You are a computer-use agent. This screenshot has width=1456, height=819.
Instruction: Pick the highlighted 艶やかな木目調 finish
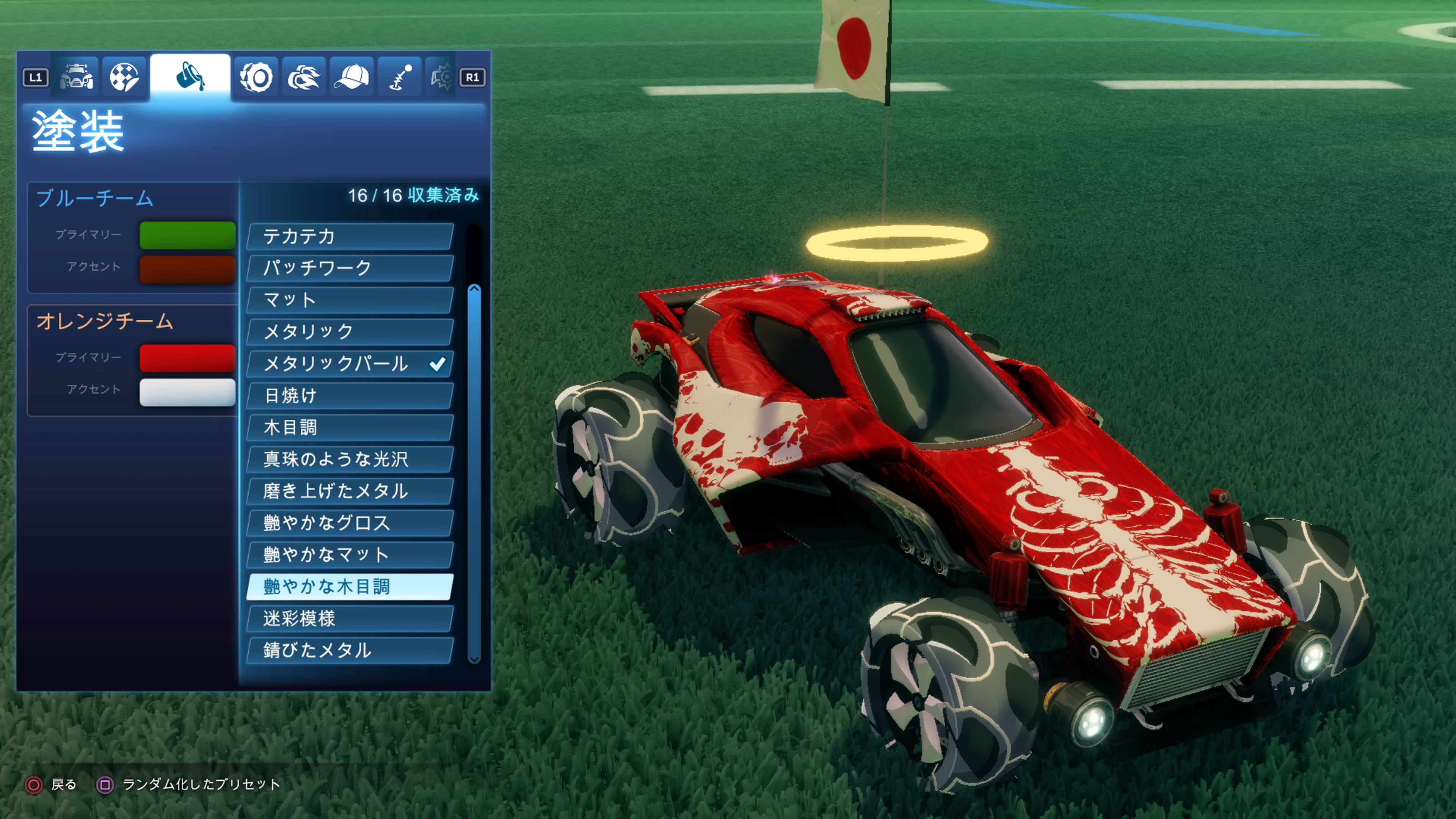click(x=350, y=587)
